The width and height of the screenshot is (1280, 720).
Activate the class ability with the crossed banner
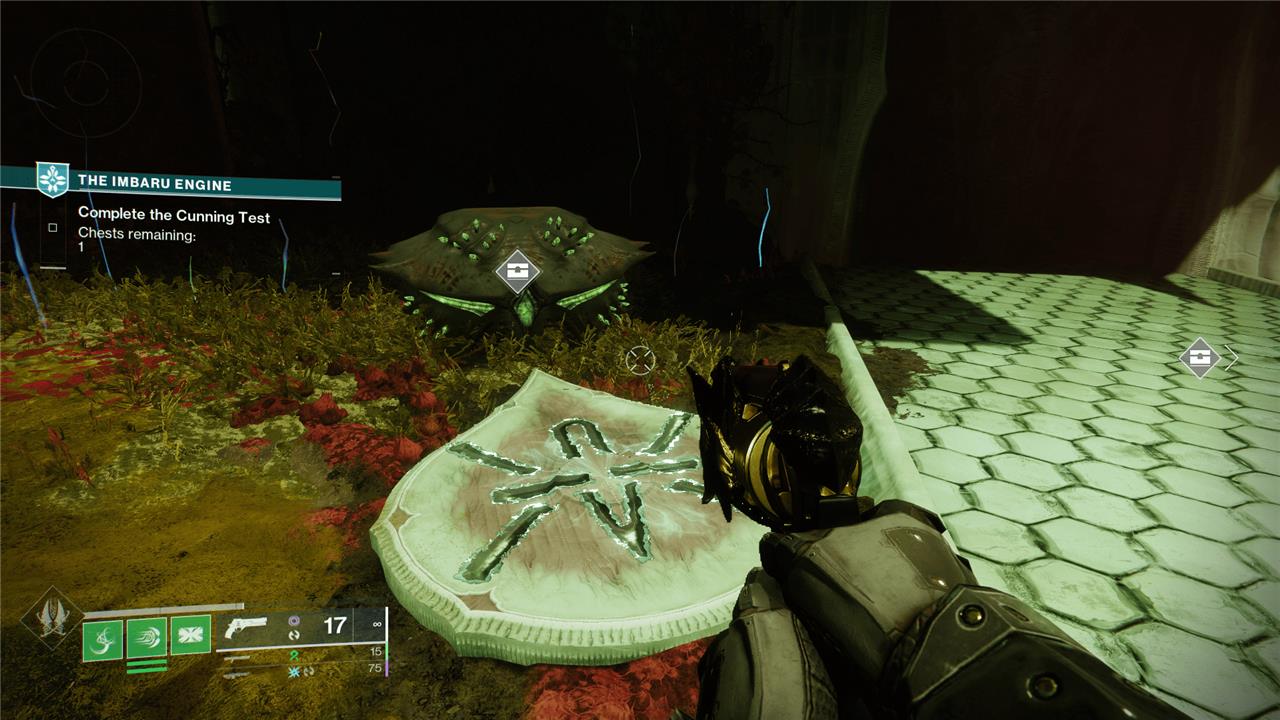[190, 635]
